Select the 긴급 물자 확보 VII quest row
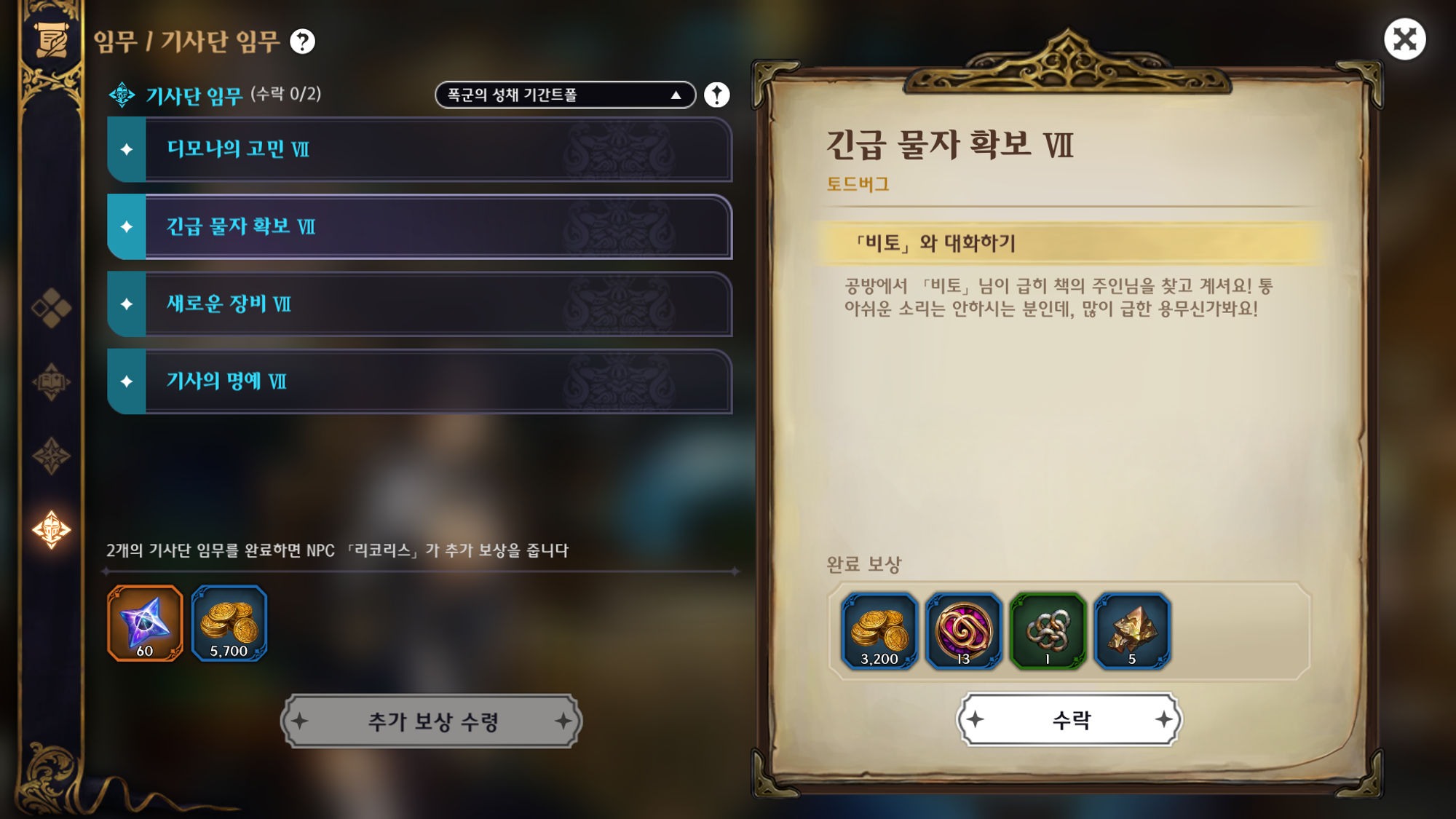This screenshot has height=819, width=1456. tap(420, 226)
